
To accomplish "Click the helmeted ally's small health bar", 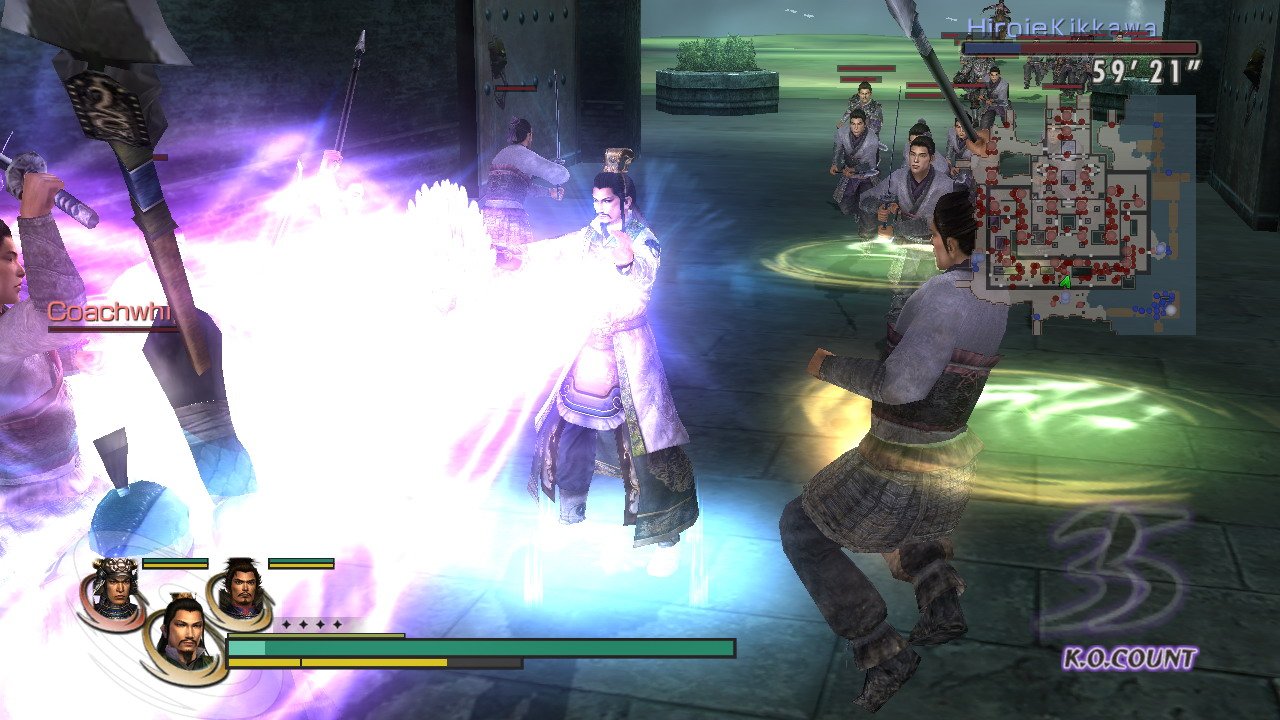I will pos(174,563).
